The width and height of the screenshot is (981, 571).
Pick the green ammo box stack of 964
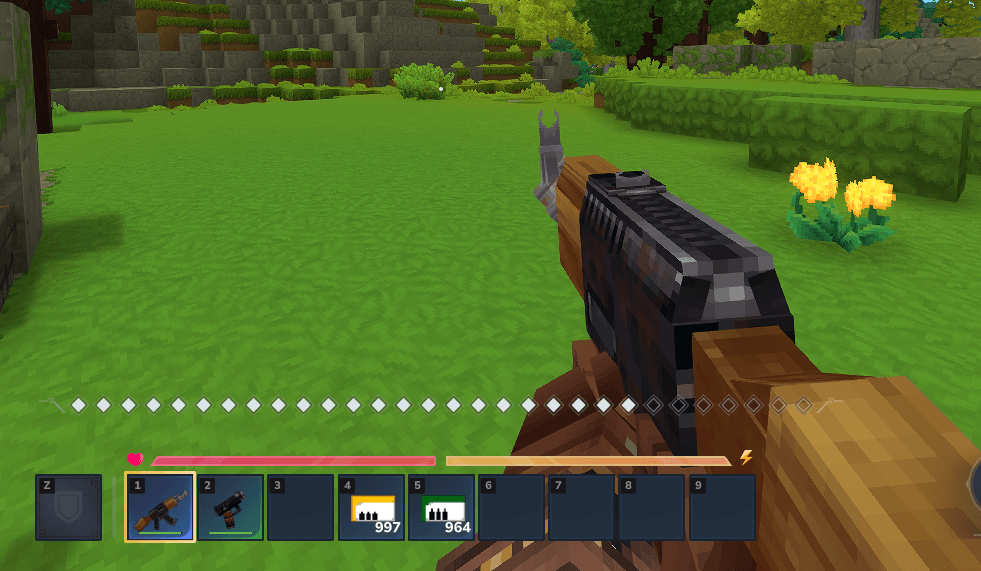441,507
